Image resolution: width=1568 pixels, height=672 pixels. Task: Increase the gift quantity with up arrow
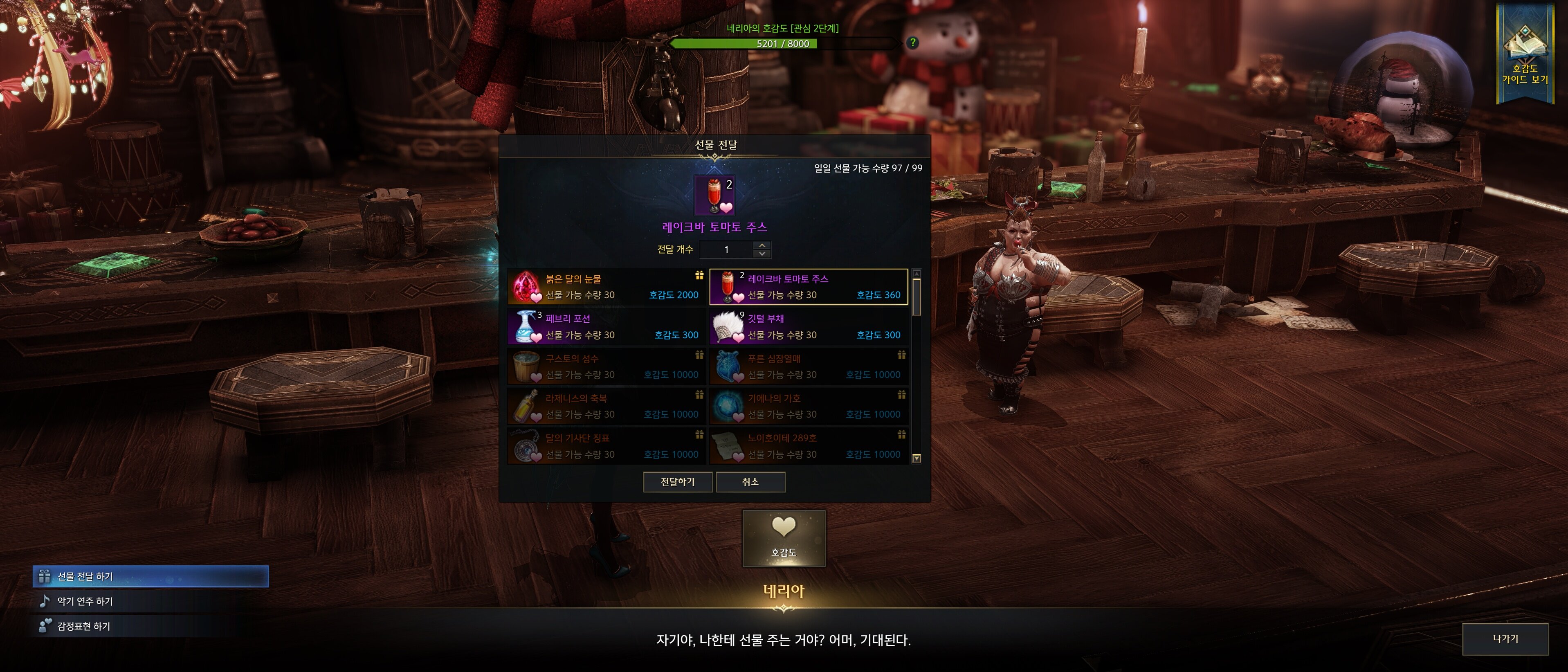pos(762,245)
